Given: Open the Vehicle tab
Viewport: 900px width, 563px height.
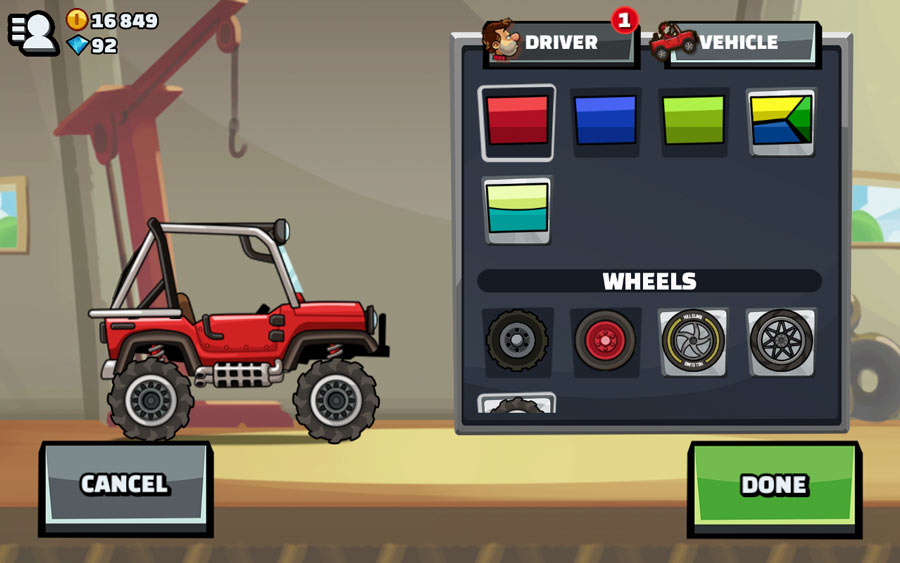Looking at the screenshot, I should tap(738, 43).
